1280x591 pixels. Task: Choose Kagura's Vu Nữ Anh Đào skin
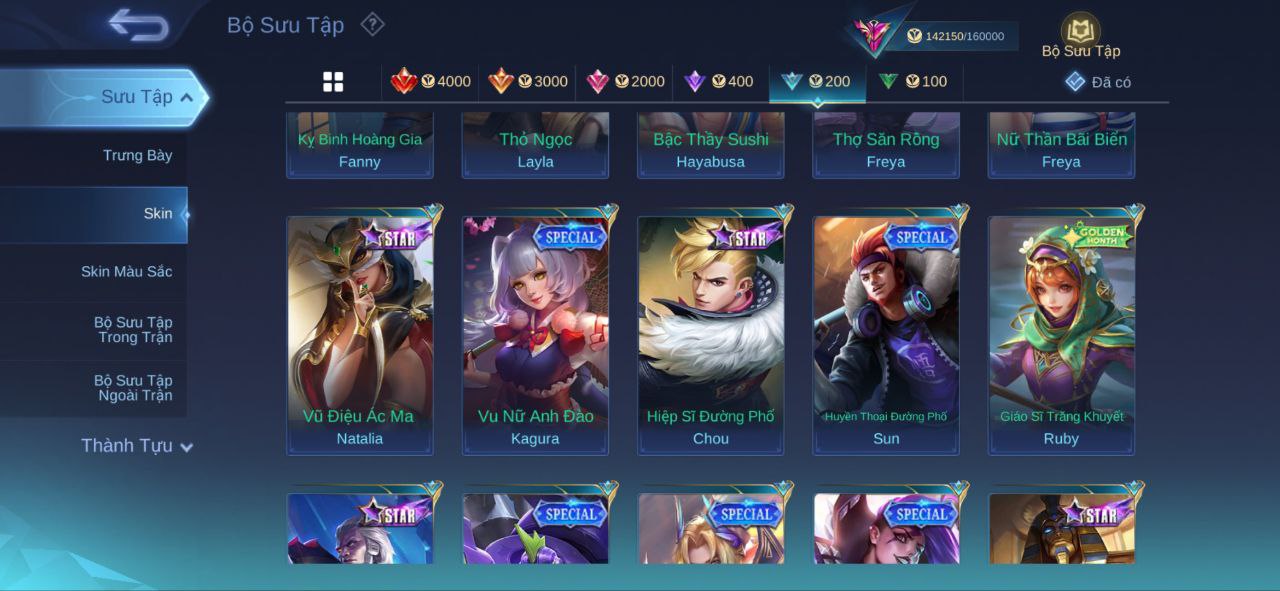click(535, 335)
